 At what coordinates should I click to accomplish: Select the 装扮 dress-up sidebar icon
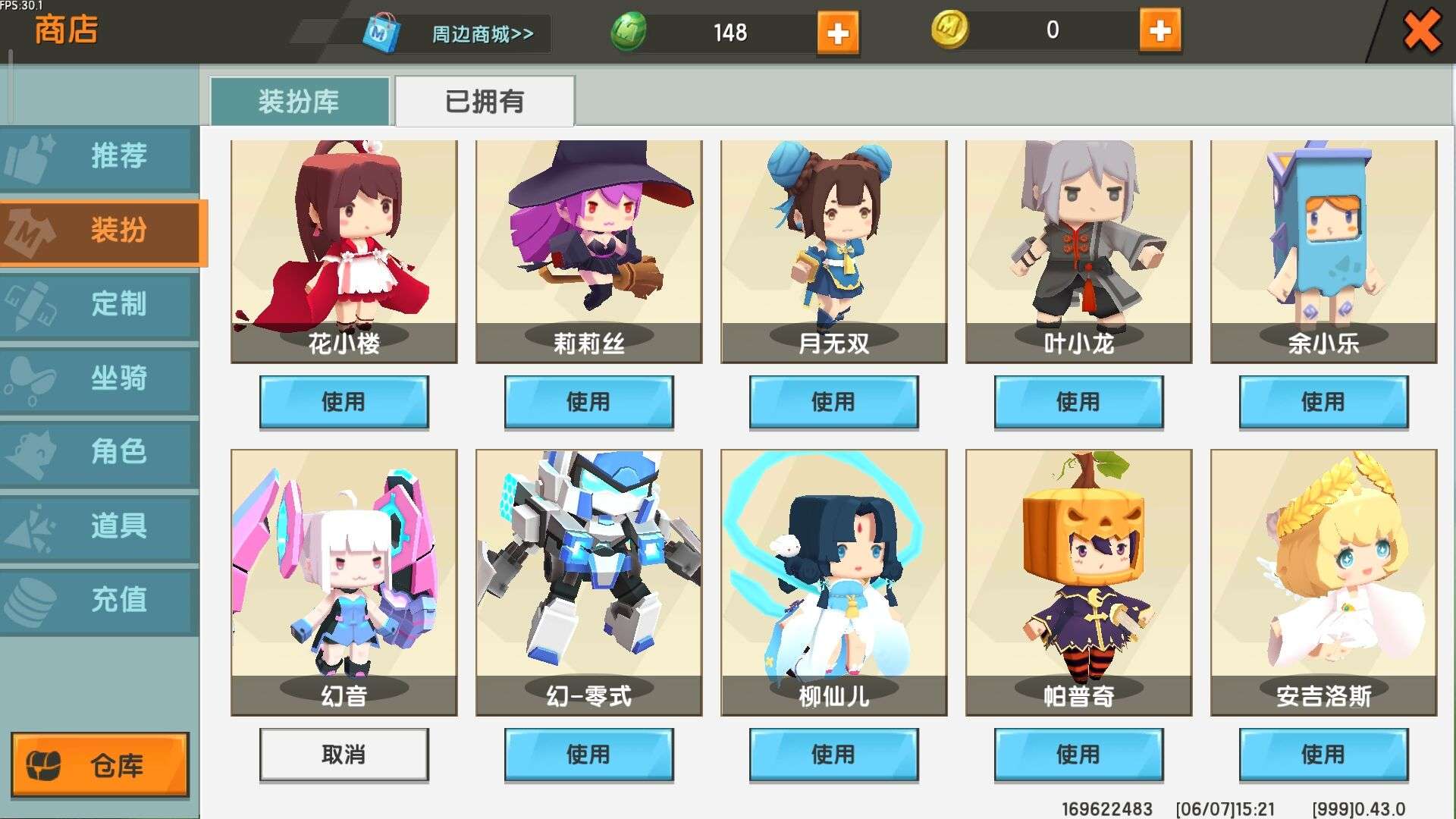point(99,233)
